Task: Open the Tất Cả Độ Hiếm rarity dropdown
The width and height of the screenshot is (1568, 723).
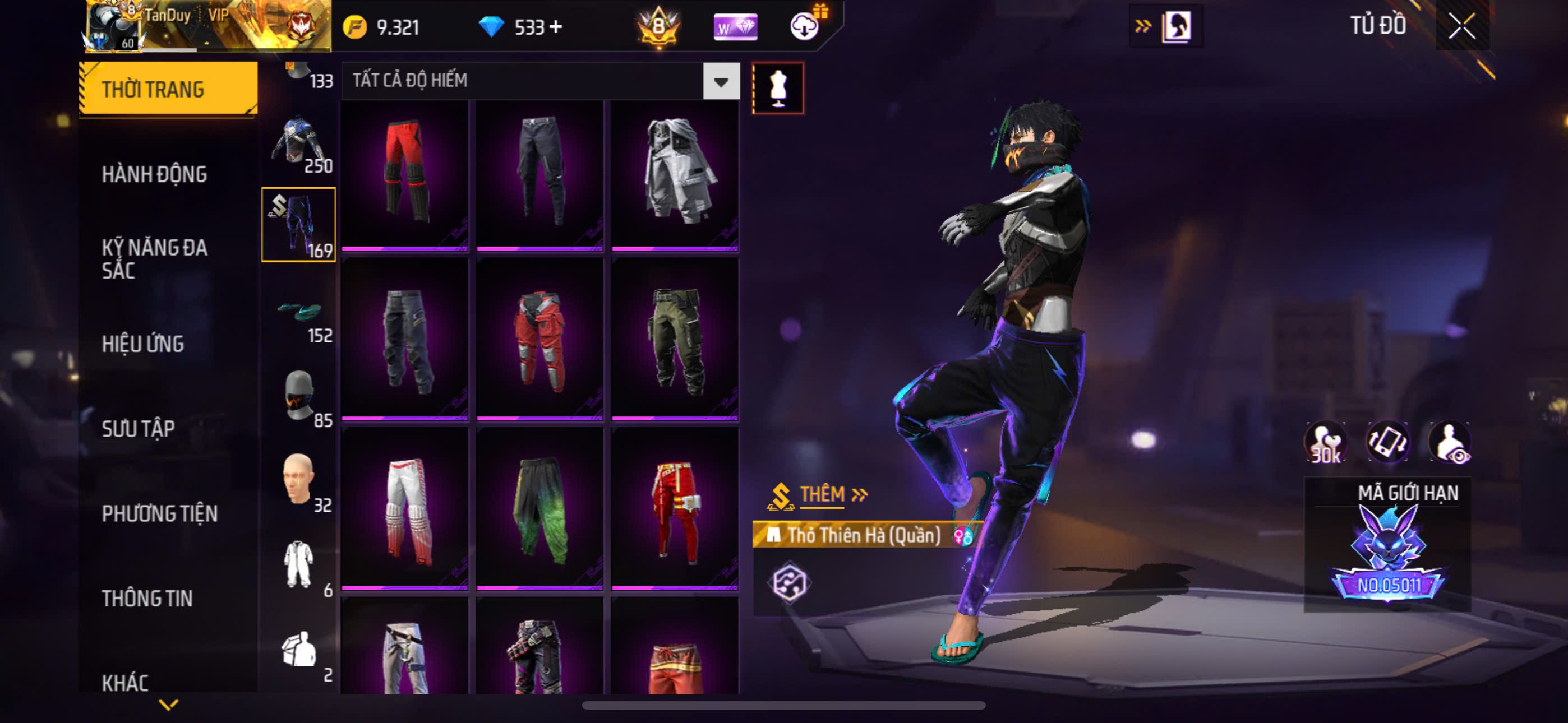Action: [721, 81]
